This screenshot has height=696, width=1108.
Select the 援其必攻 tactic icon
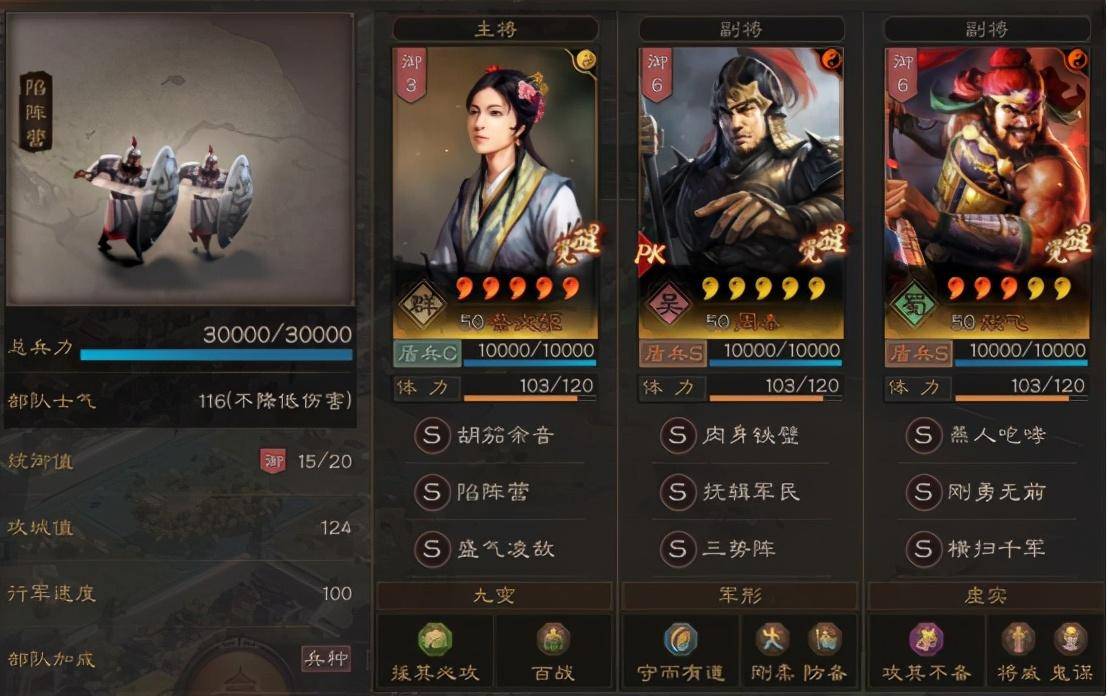click(x=435, y=641)
